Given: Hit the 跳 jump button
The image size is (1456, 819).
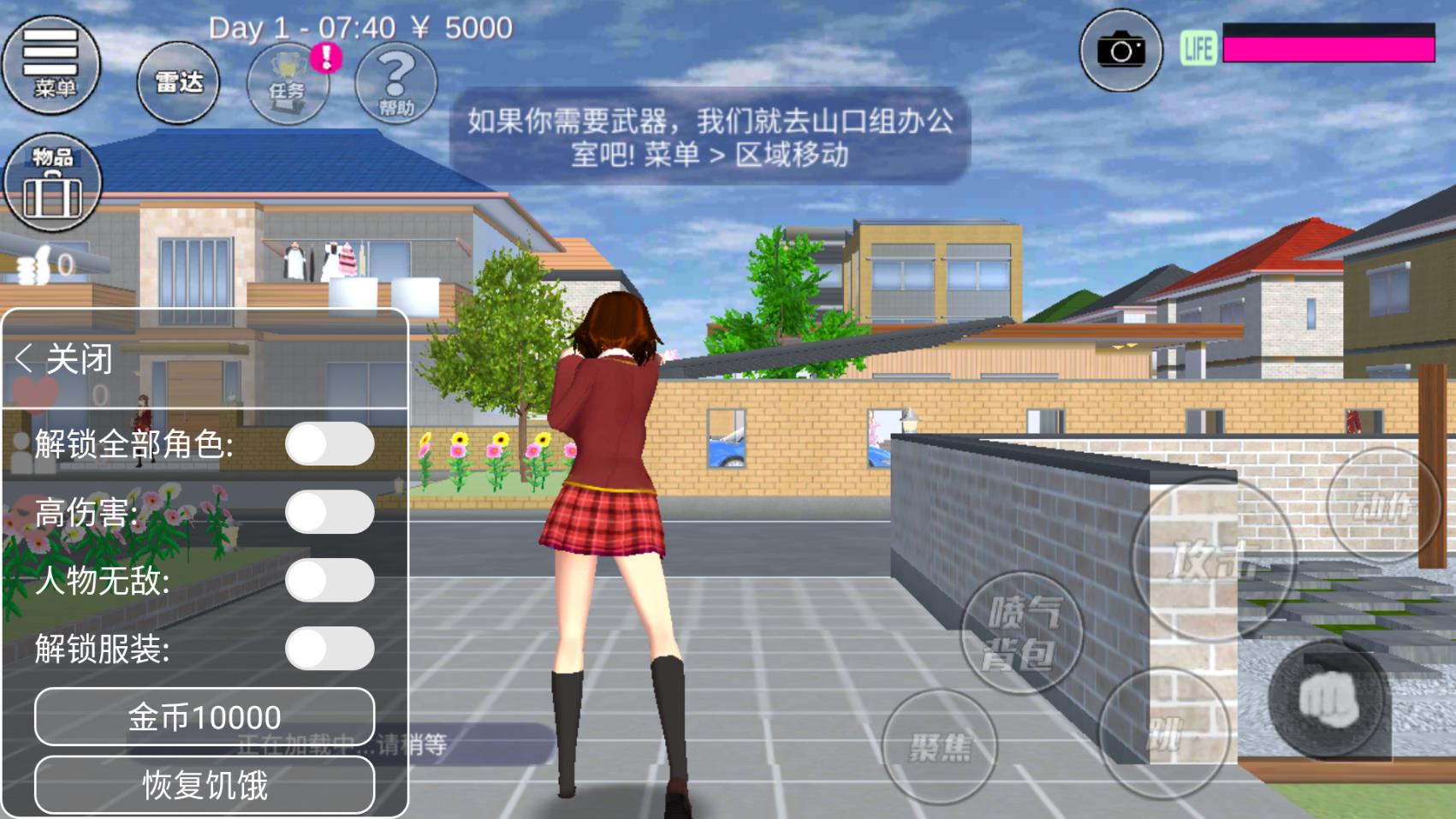Looking at the screenshot, I should (x=1164, y=733).
